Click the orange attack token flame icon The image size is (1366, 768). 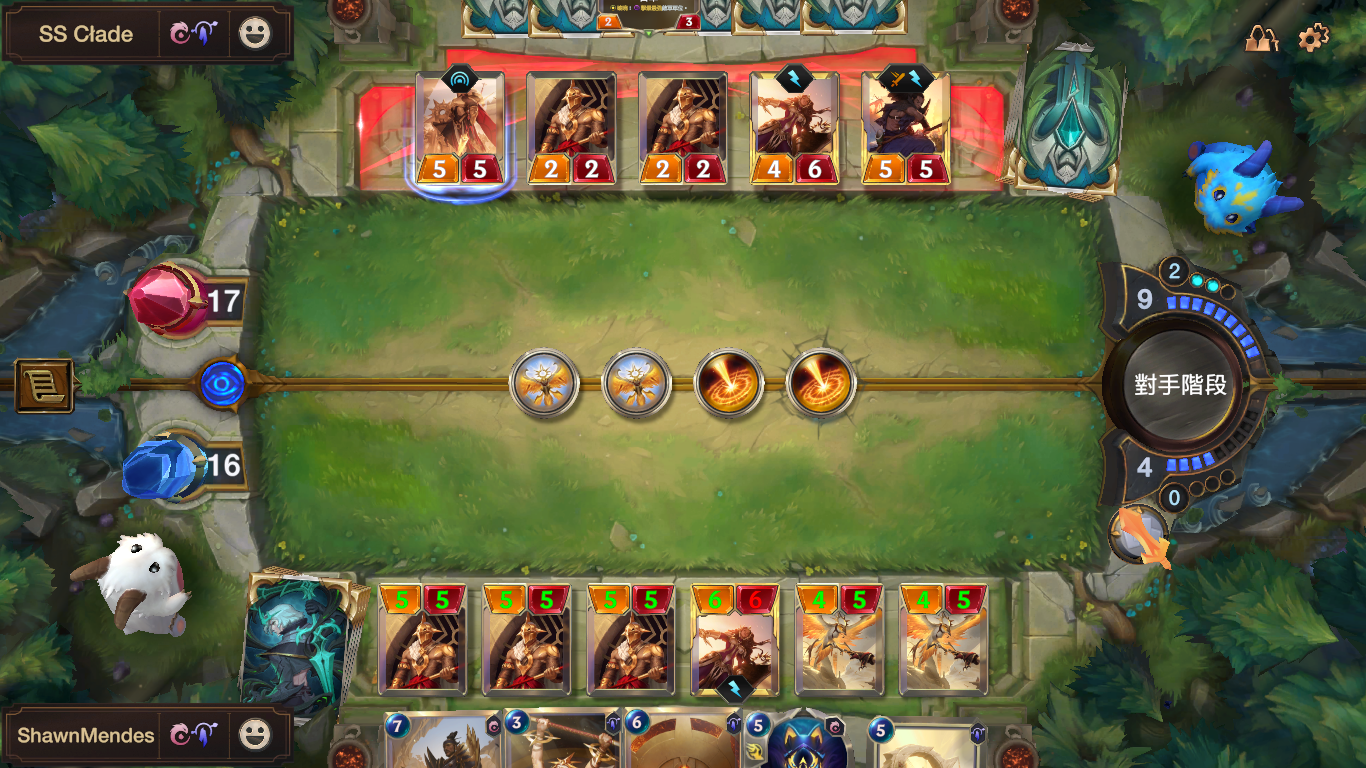click(1140, 532)
